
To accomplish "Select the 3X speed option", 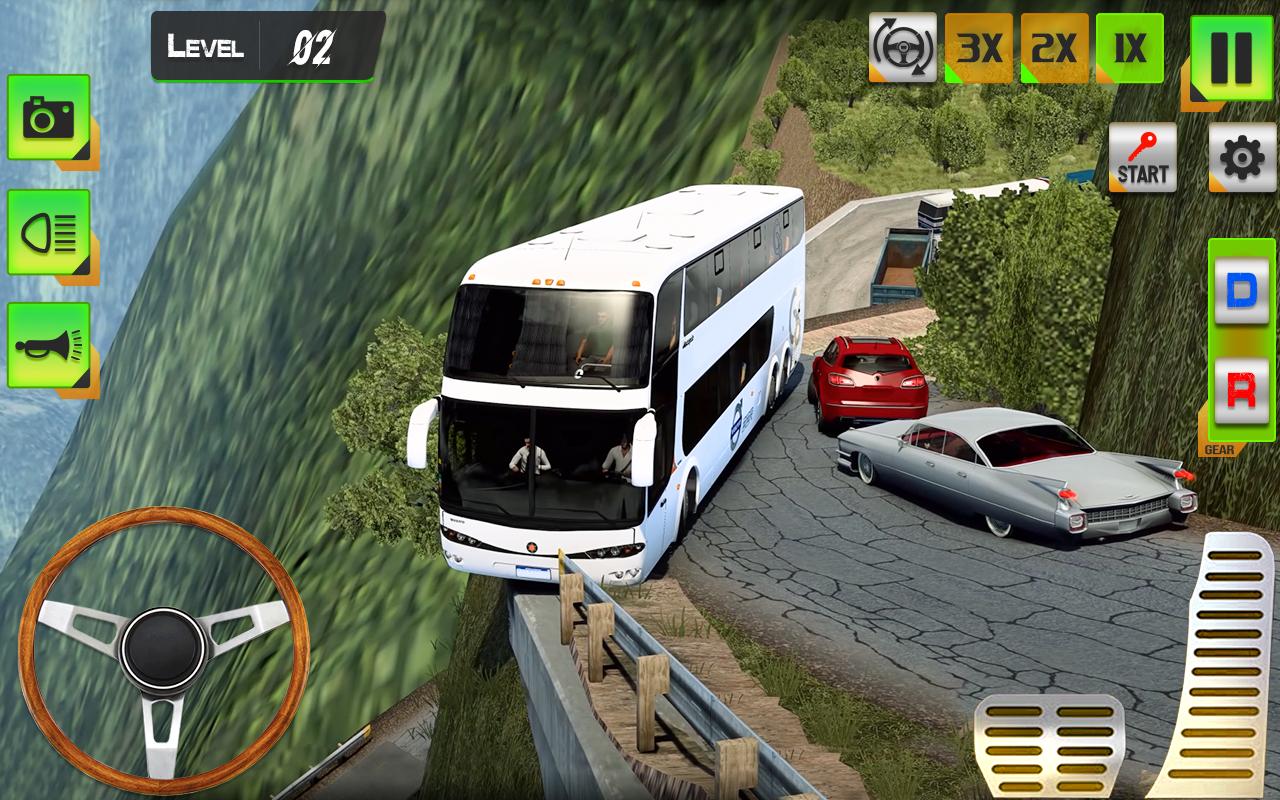I will pyautogui.click(x=978, y=47).
